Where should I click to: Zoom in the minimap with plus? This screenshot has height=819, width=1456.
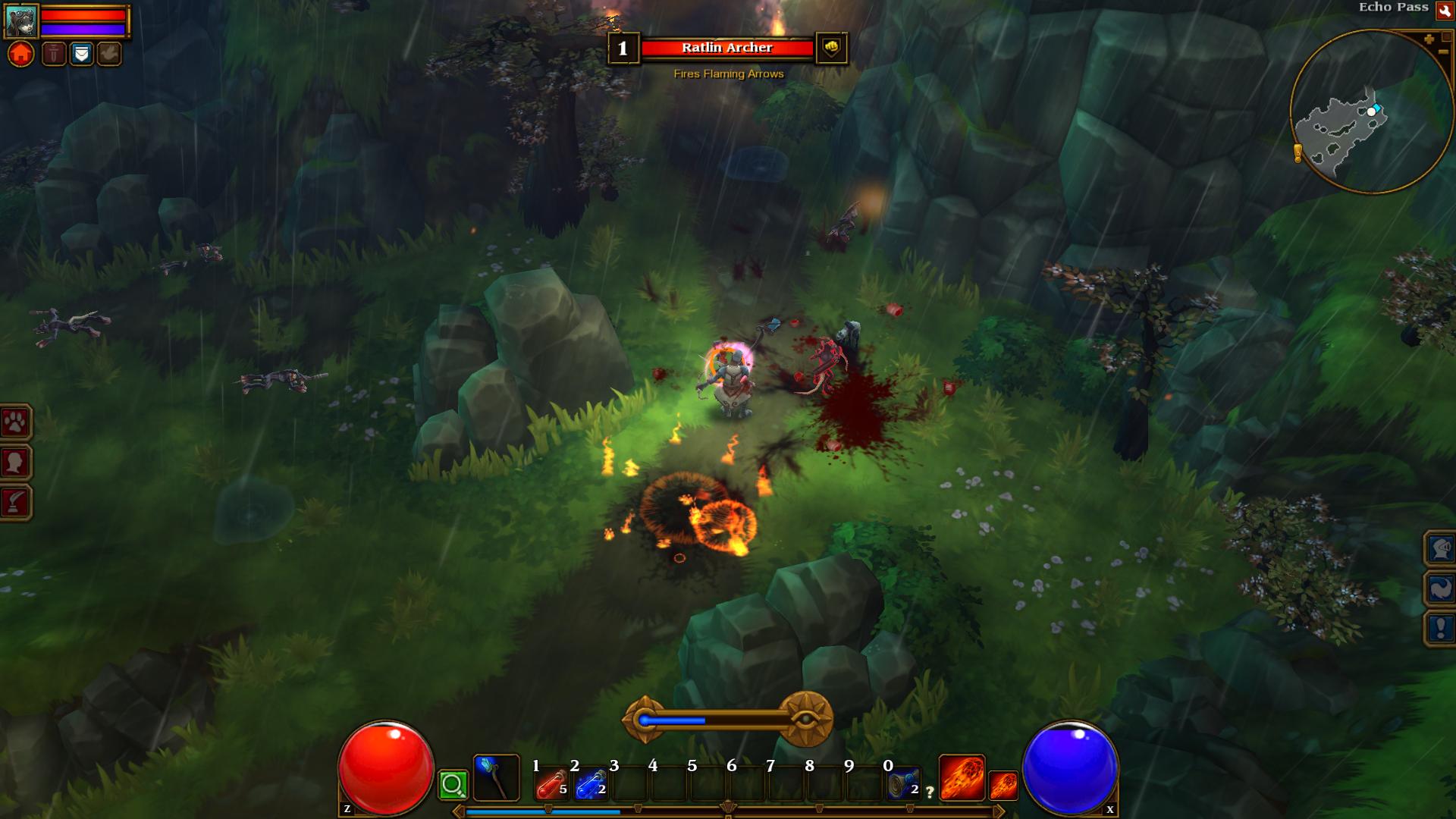pos(1429,39)
